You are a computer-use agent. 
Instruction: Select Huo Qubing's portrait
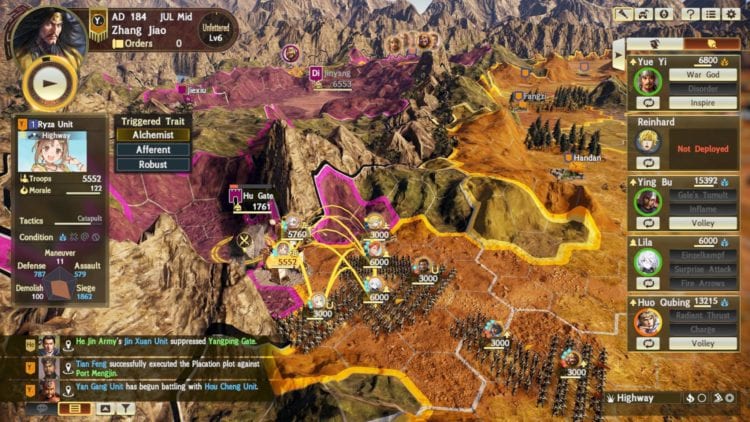(648, 320)
